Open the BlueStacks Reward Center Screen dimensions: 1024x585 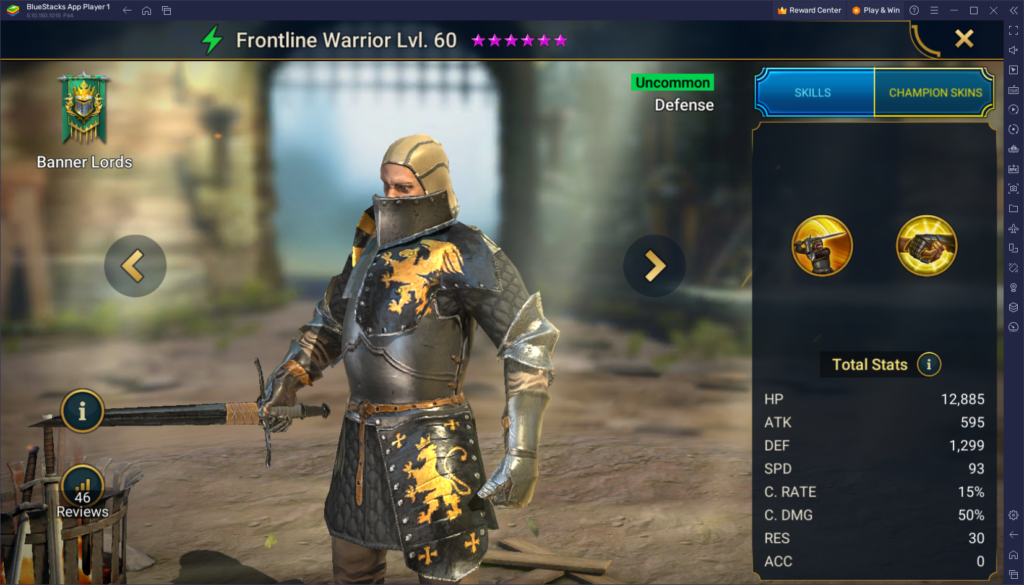pyautogui.click(x=809, y=10)
